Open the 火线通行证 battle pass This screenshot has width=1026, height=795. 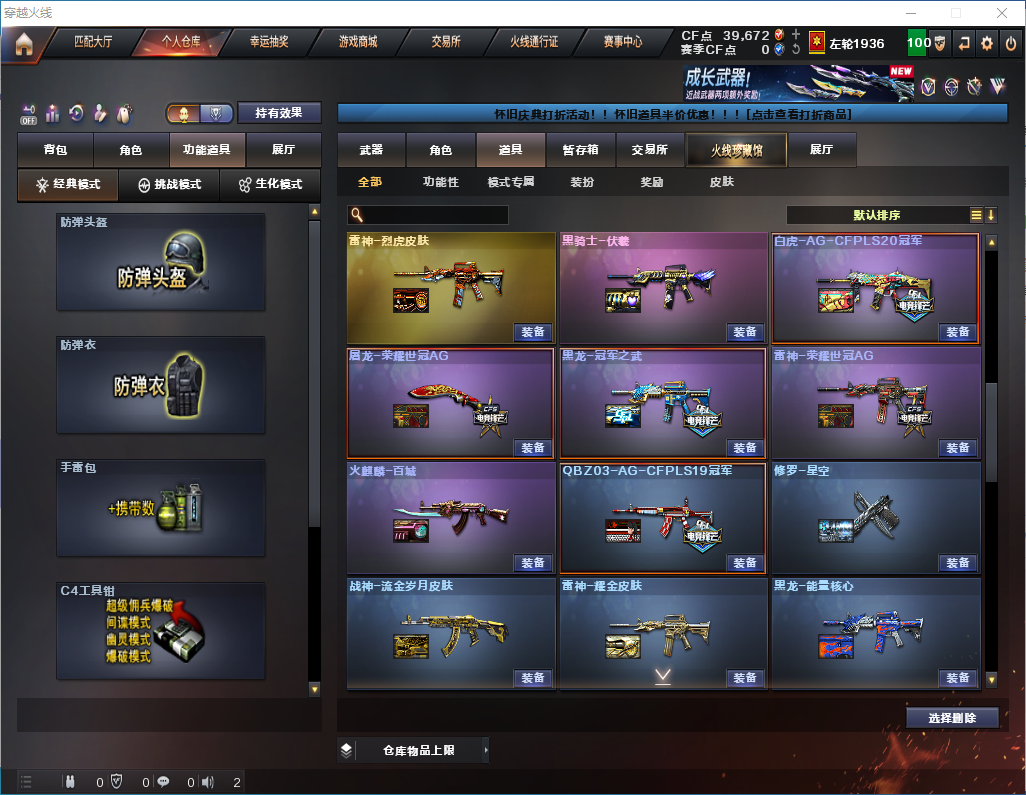click(534, 42)
